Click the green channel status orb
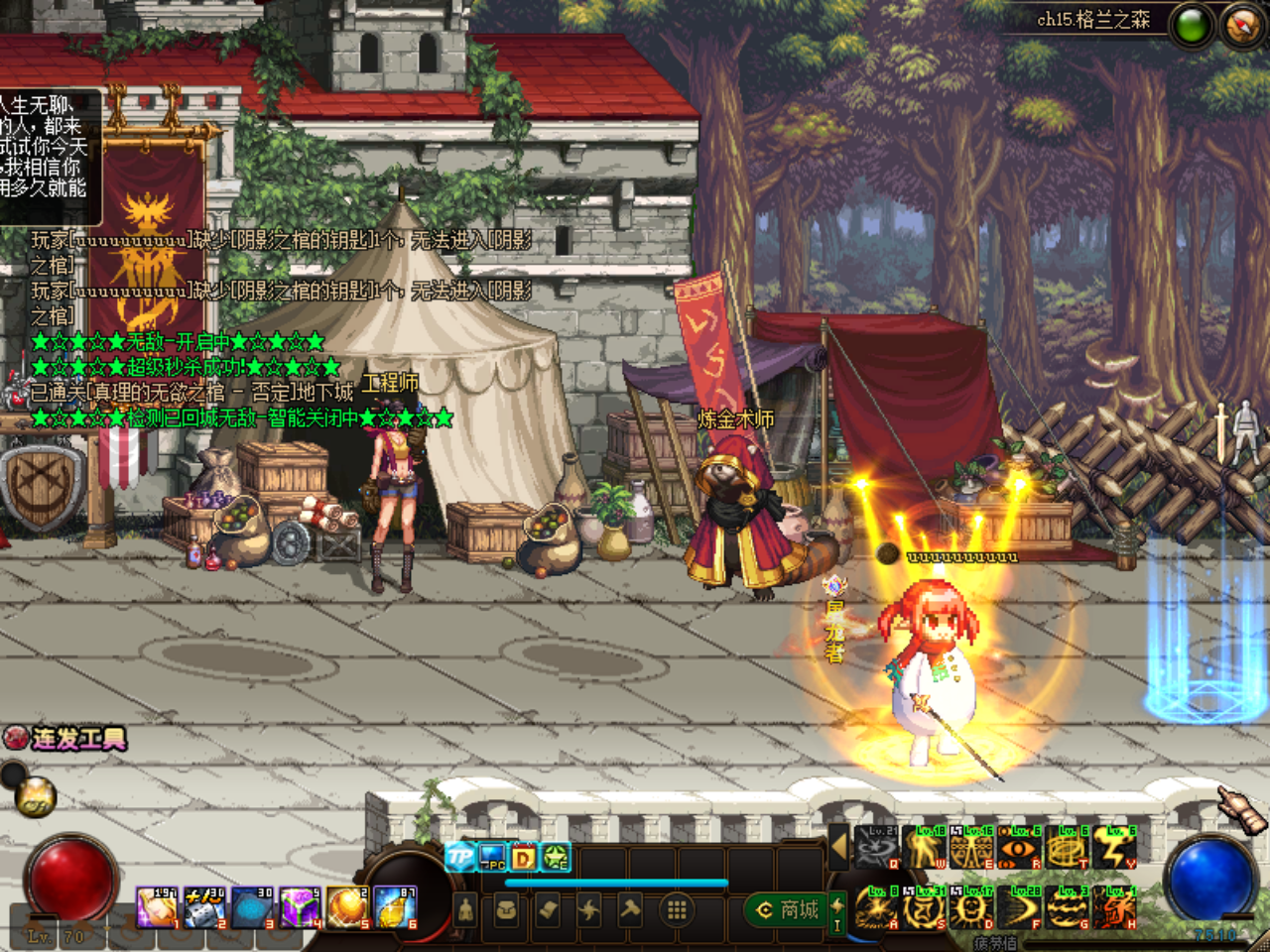 click(x=1192, y=26)
